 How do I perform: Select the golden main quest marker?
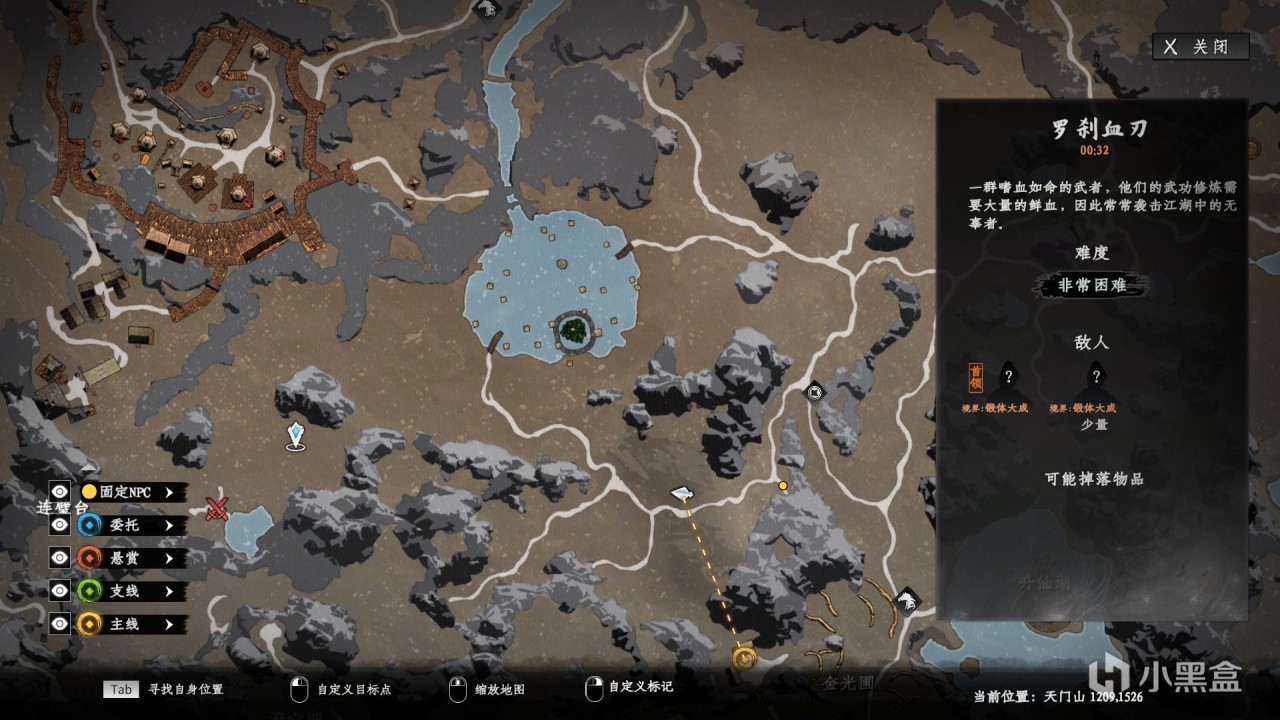[x=743, y=657]
